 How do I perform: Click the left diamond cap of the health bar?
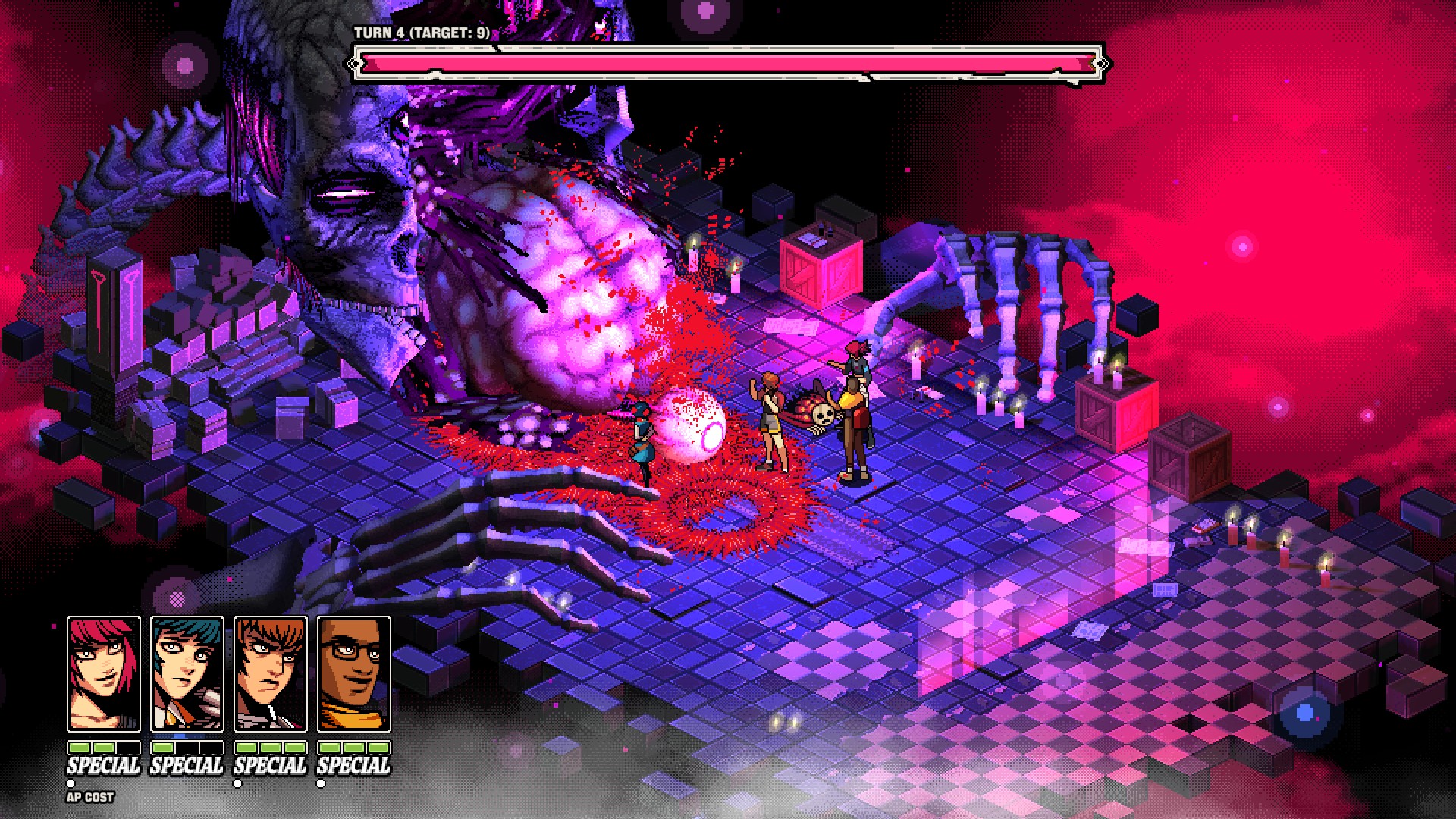coord(356,64)
